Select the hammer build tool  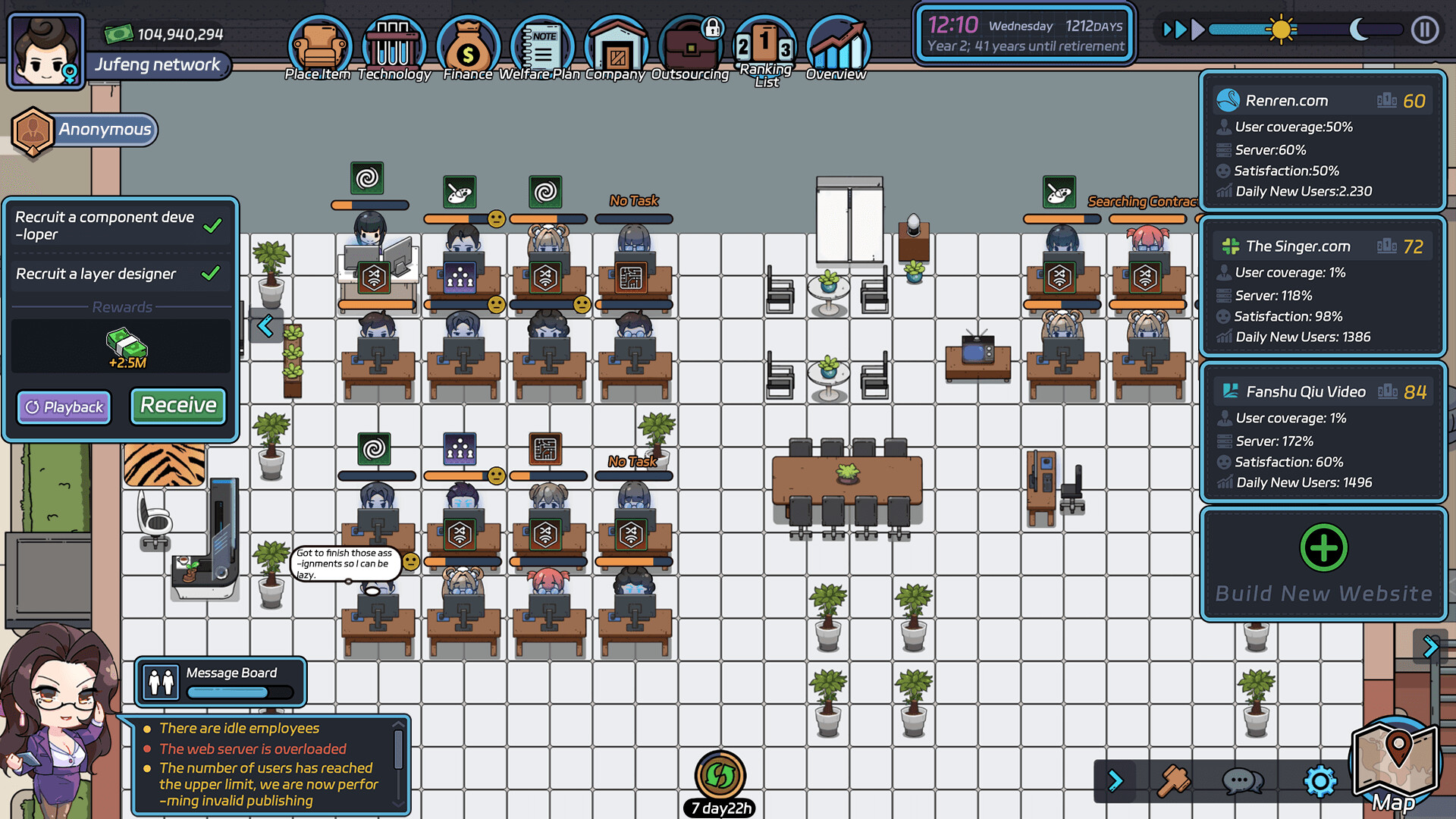[1174, 780]
